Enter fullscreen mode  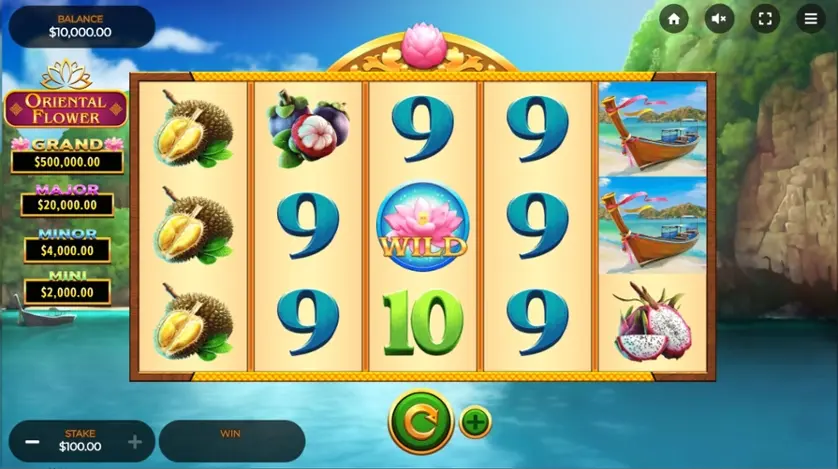765,19
